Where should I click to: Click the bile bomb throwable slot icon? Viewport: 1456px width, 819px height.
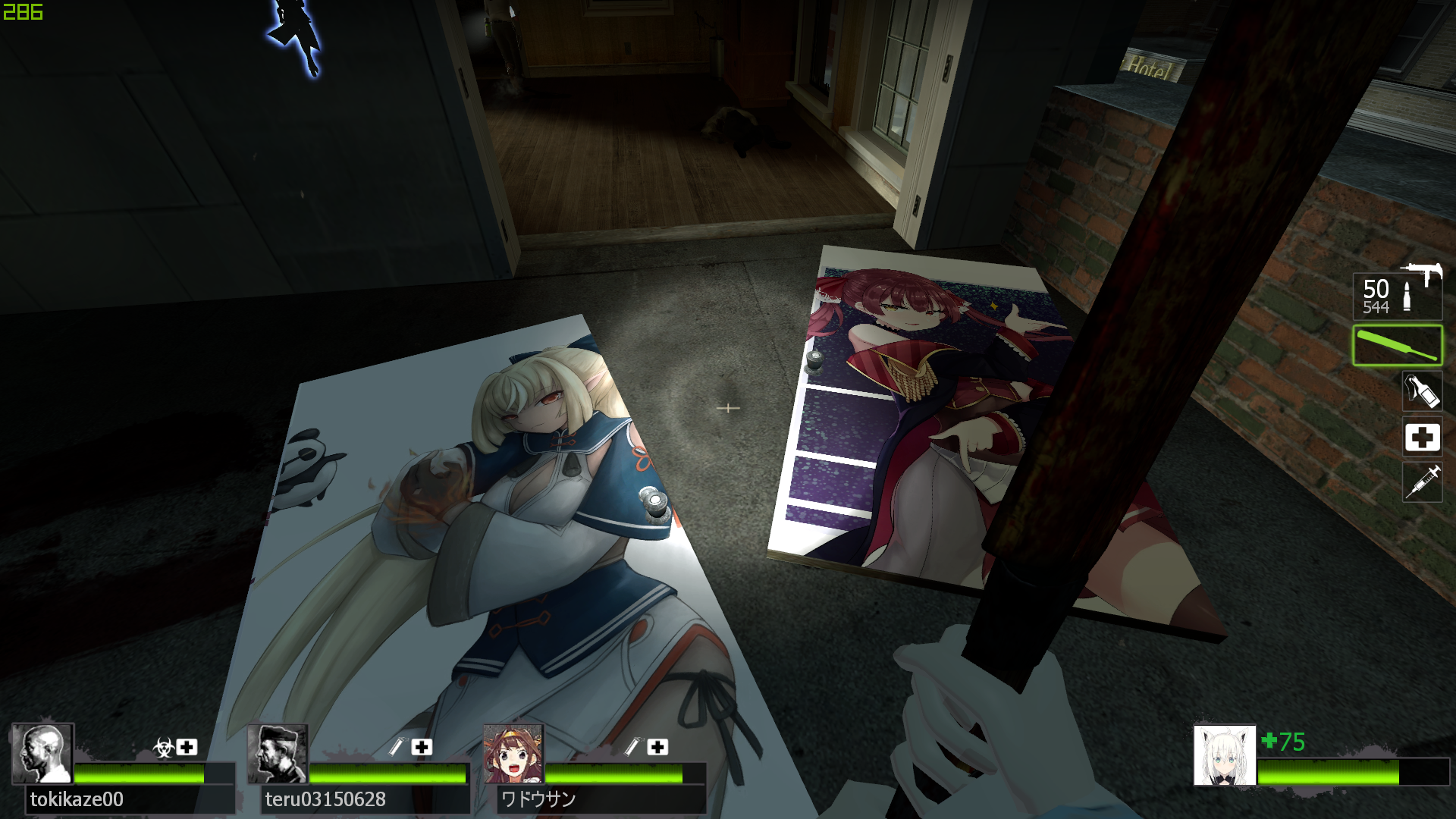(1422, 391)
